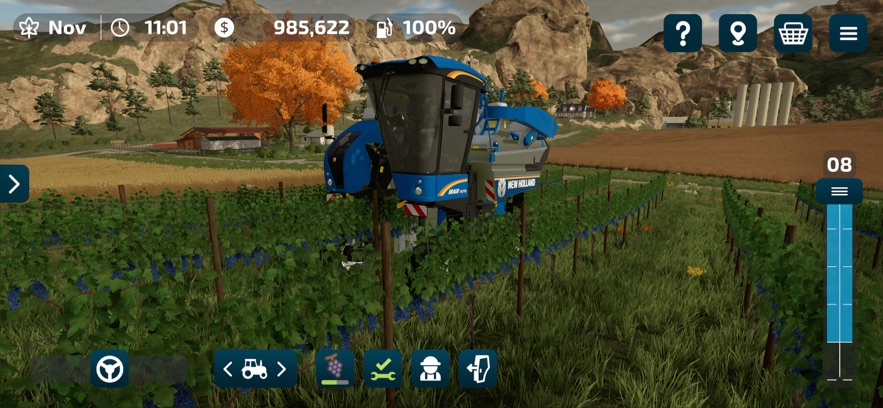Open the hamburger main menu
The width and height of the screenshot is (883, 408).
[848, 34]
